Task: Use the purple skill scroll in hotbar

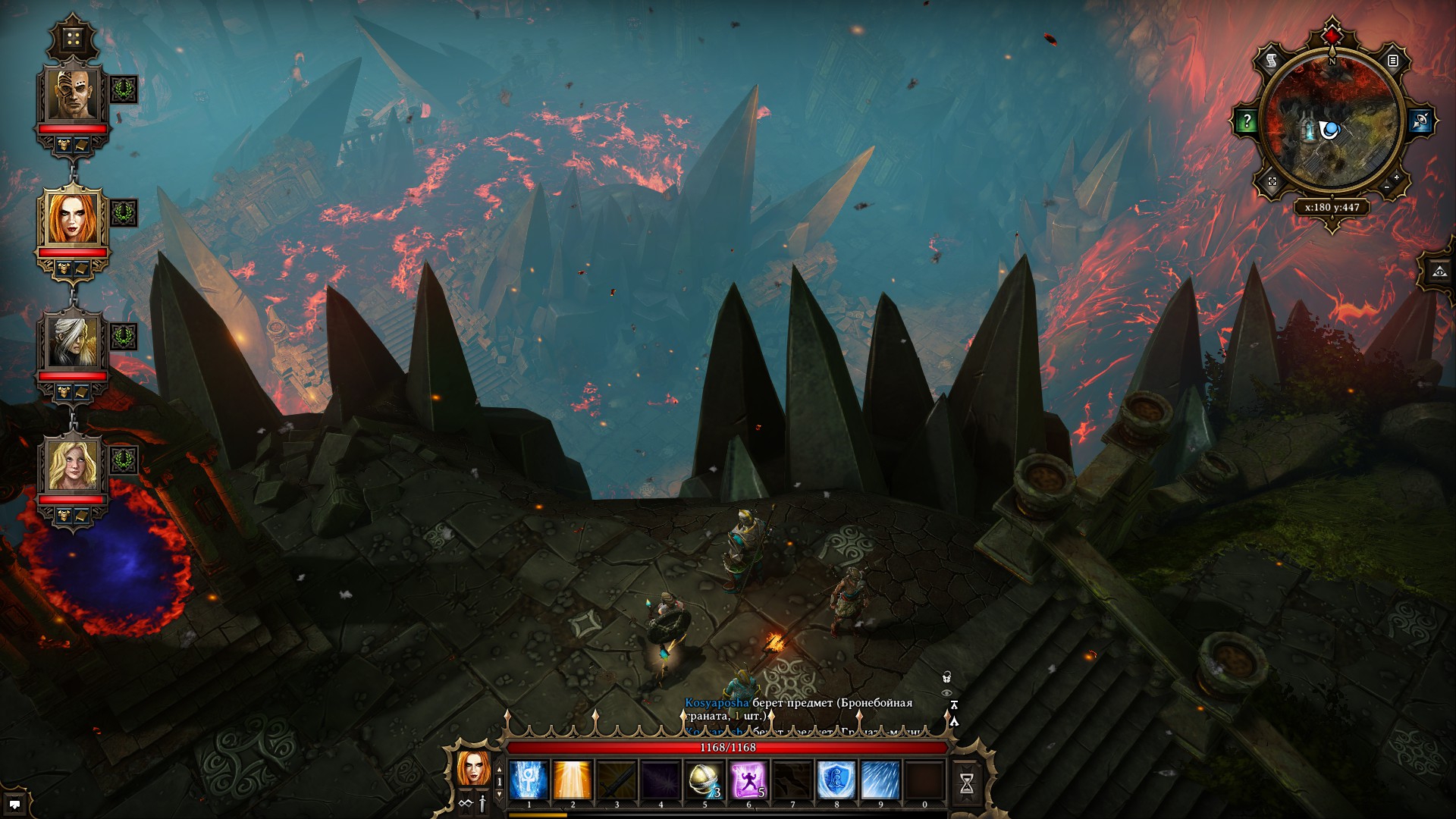Action: tap(748, 780)
